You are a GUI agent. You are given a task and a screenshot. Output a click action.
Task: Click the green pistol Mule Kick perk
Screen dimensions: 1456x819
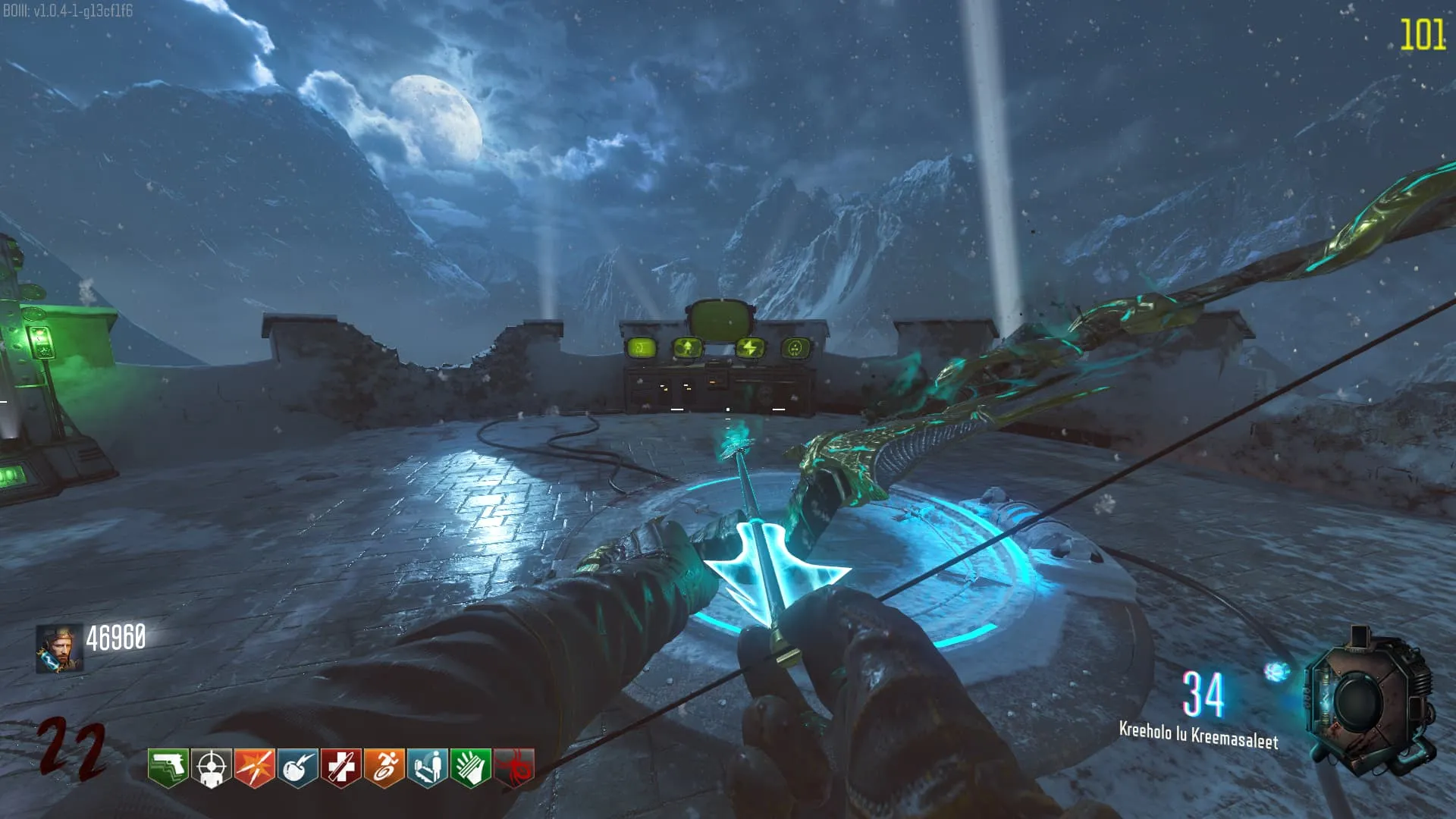click(x=168, y=767)
